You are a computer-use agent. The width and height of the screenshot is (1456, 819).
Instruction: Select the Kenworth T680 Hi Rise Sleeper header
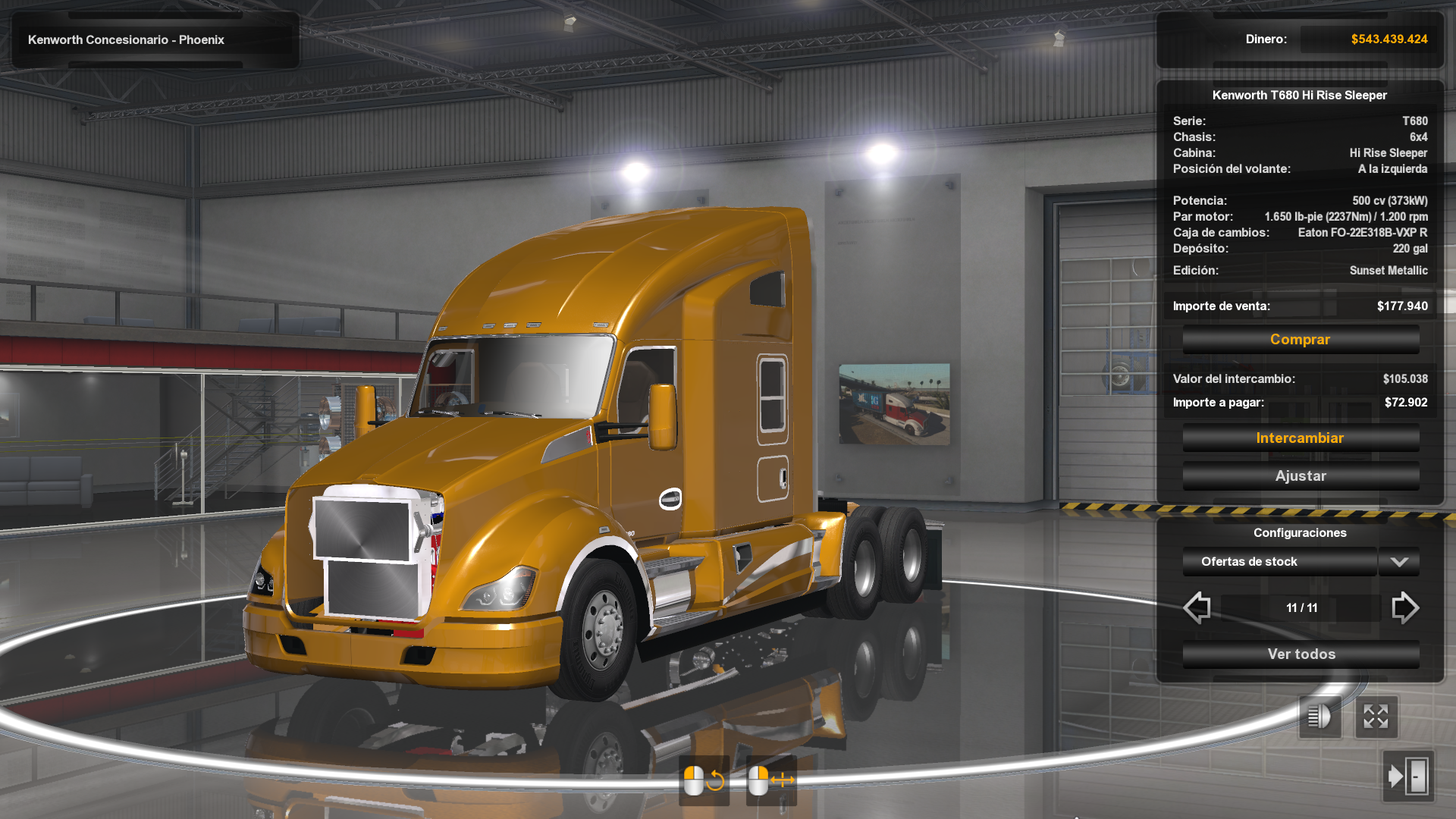click(x=1300, y=95)
